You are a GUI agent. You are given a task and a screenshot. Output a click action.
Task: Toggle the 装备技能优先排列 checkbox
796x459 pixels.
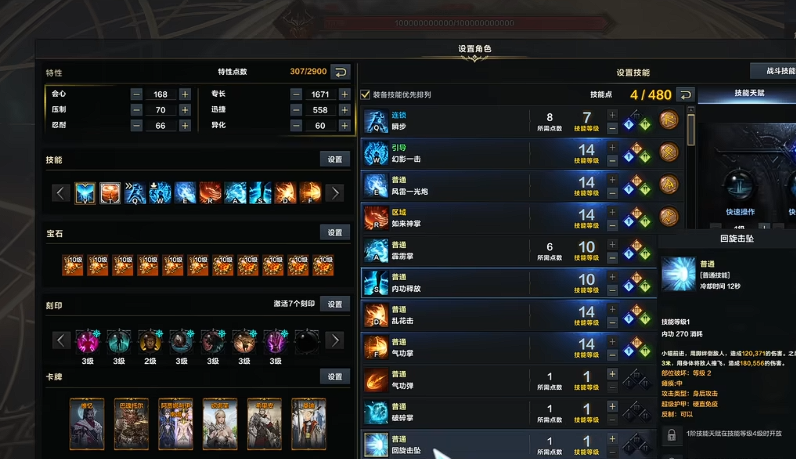(x=366, y=94)
